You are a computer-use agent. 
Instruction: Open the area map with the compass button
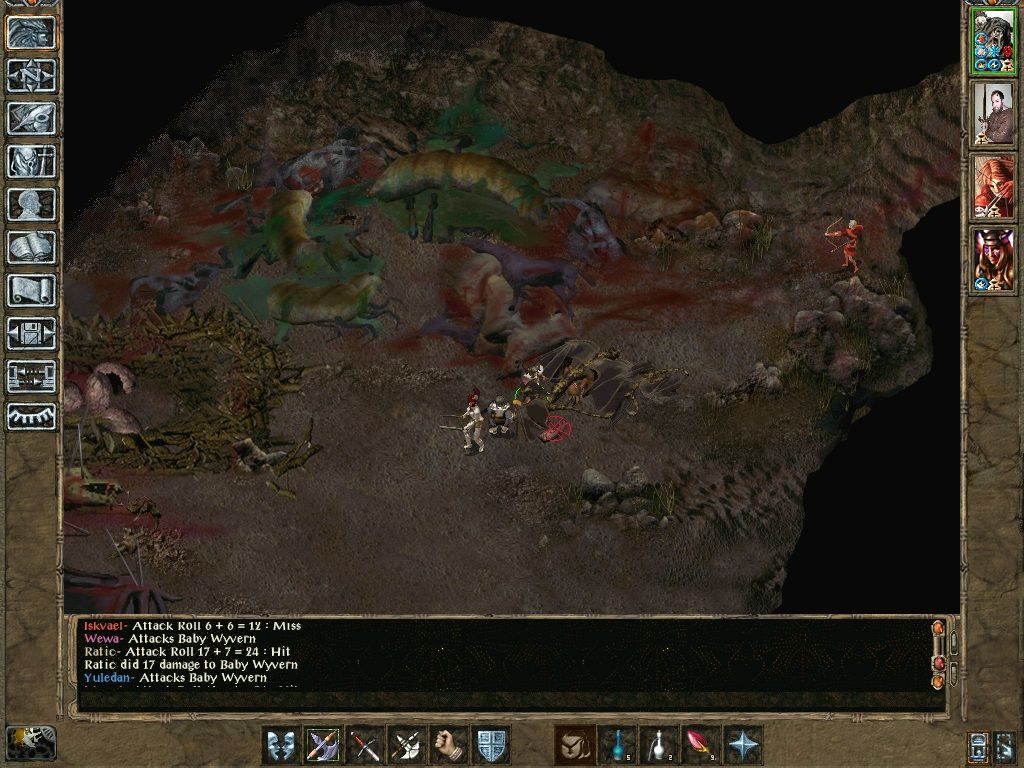coord(31,75)
